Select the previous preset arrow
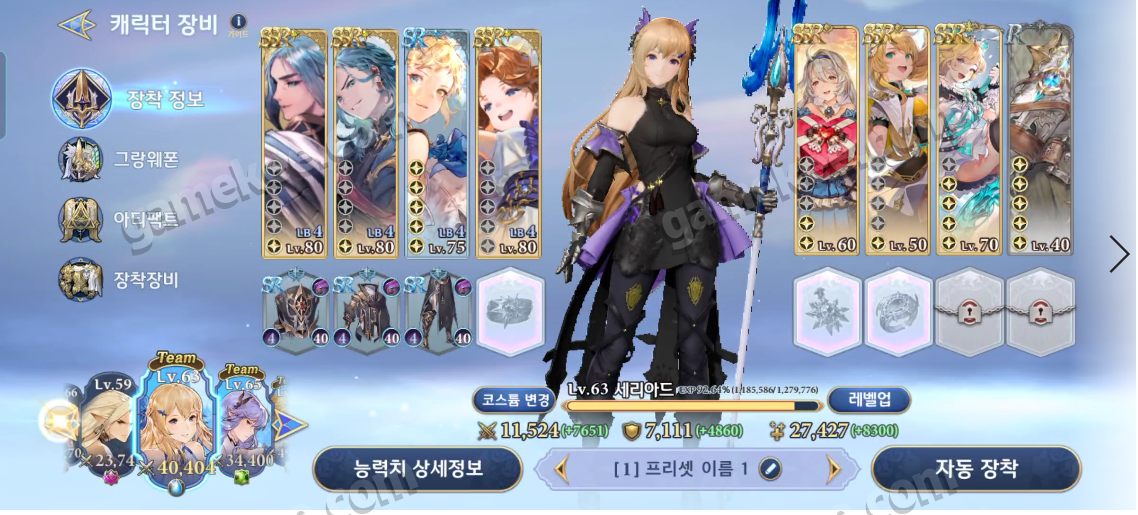The height and width of the screenshot is (515, 1138). click(x=561, y=468)
